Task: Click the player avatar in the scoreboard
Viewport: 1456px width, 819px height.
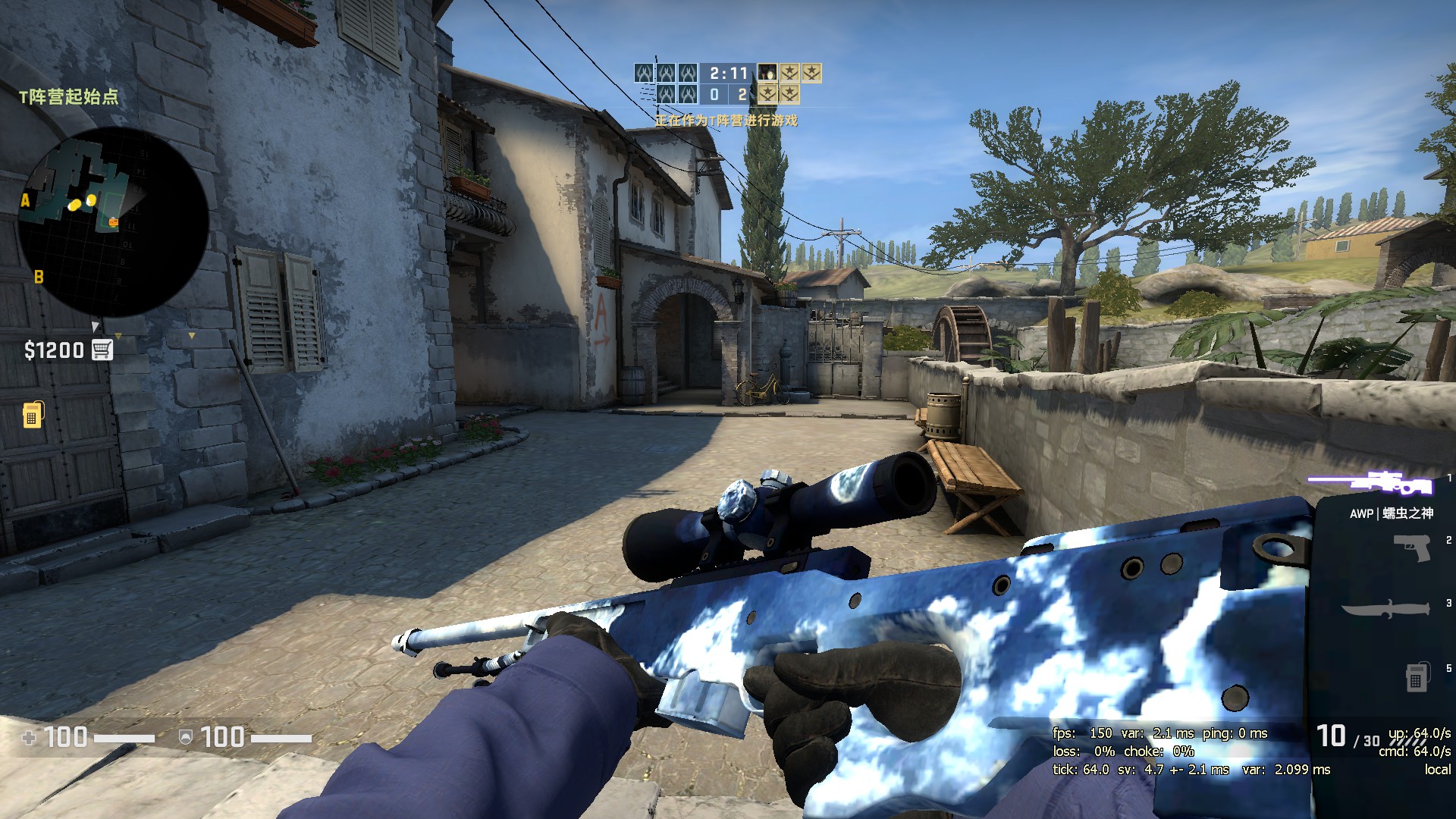Action: click(x=767, y=73)
